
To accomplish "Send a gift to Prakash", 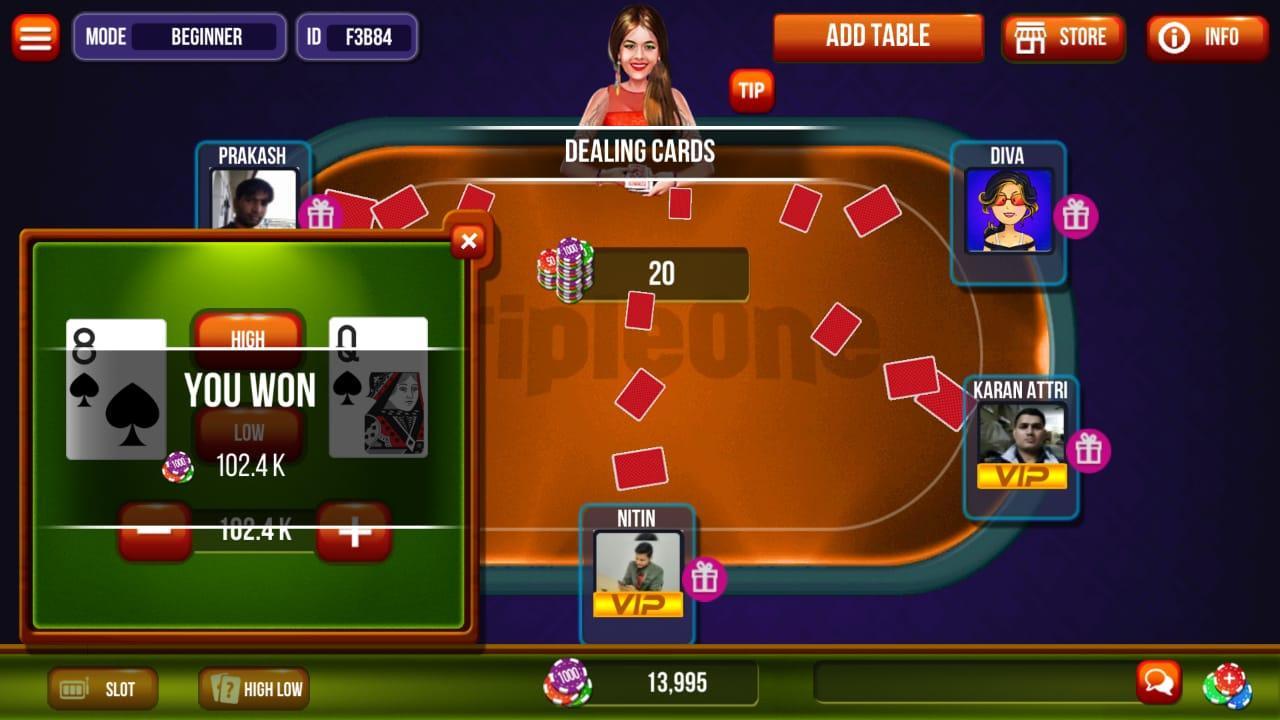I will pyautogui.click(x=320, y=214).
